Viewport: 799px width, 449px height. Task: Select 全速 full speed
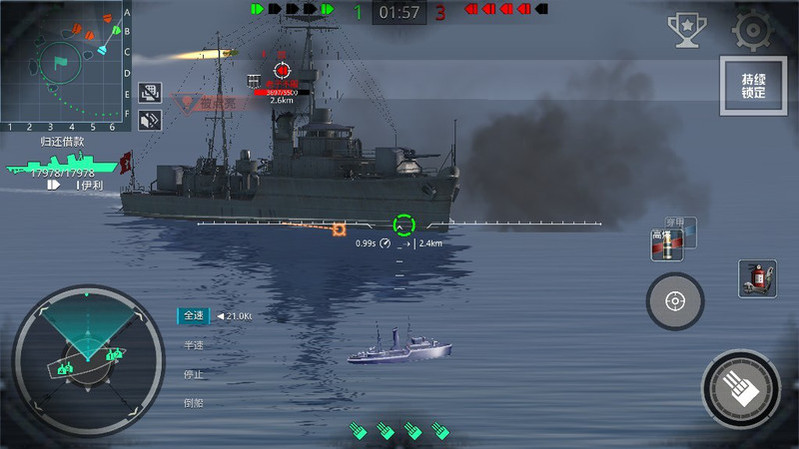(193, 316)
